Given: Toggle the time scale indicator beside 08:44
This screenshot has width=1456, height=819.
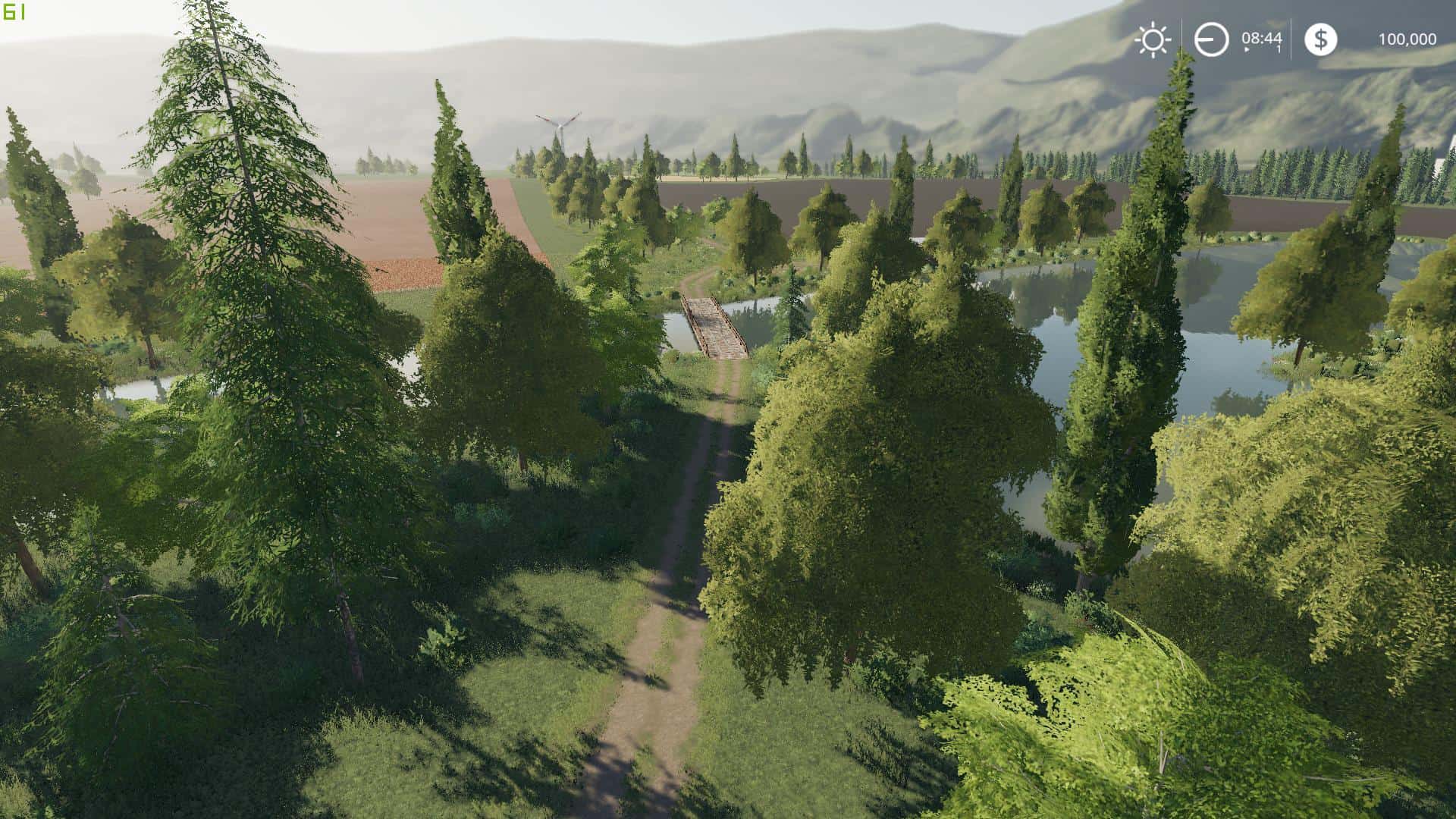Looking at the screenshot, I should (1279, 49).
